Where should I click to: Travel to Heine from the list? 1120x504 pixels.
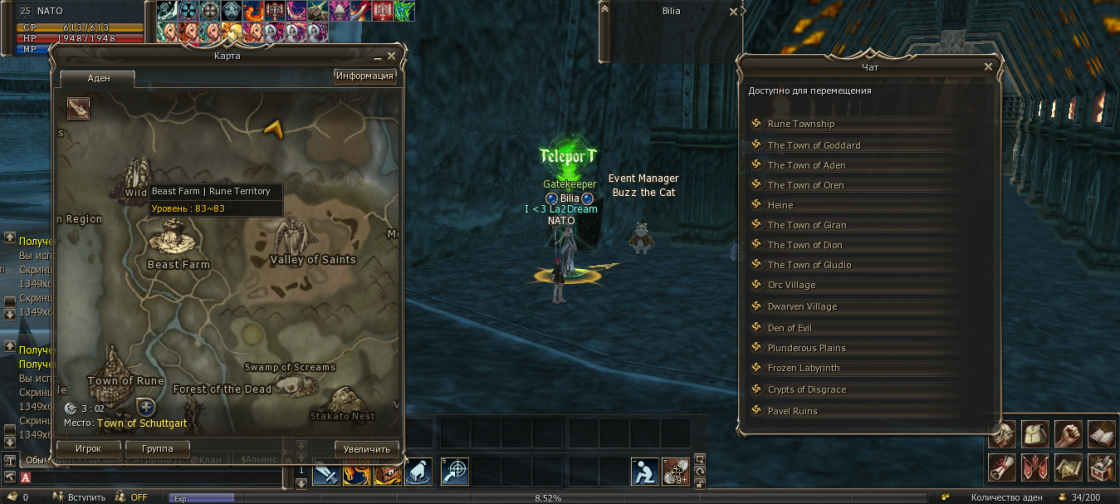[x=780, y=205]
